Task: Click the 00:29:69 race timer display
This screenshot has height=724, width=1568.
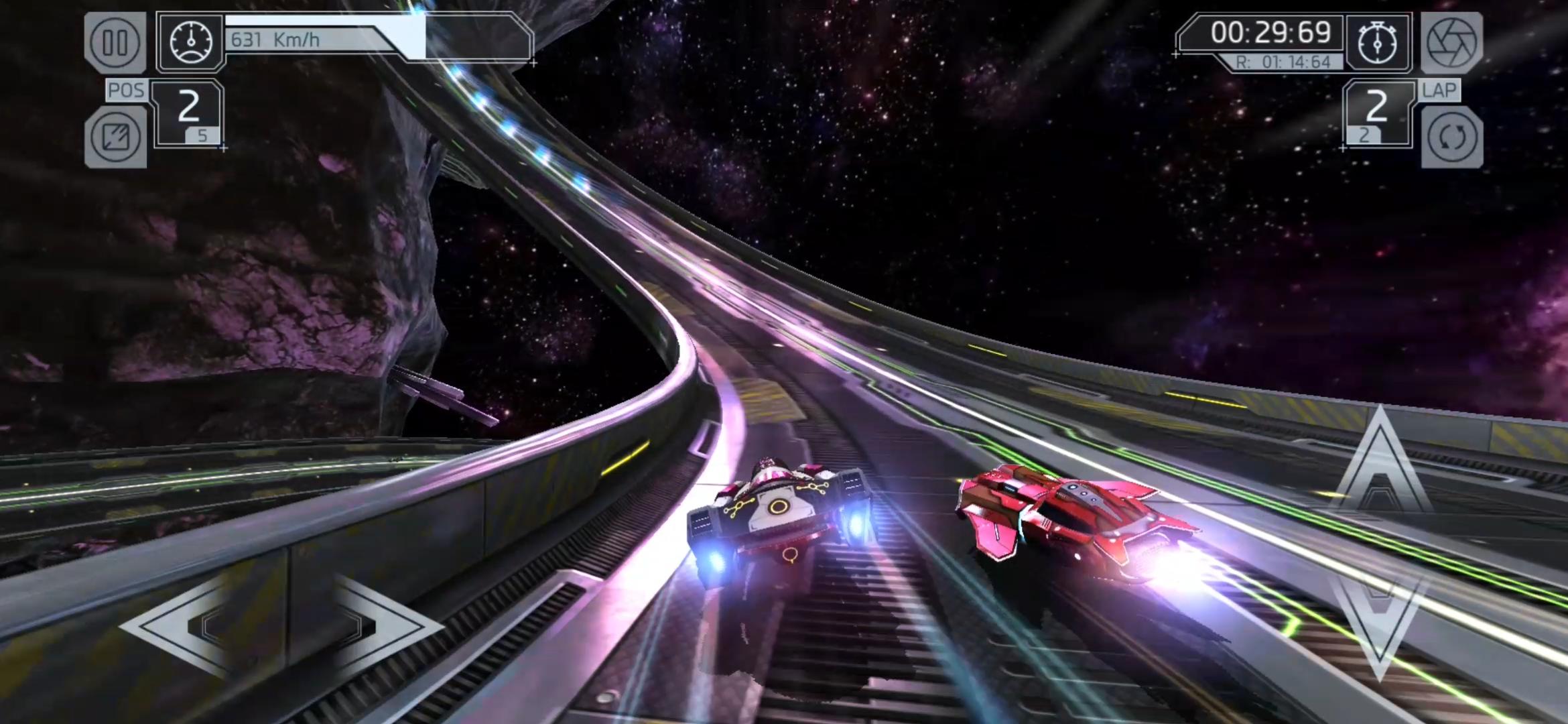Action: coord(1273,32)
